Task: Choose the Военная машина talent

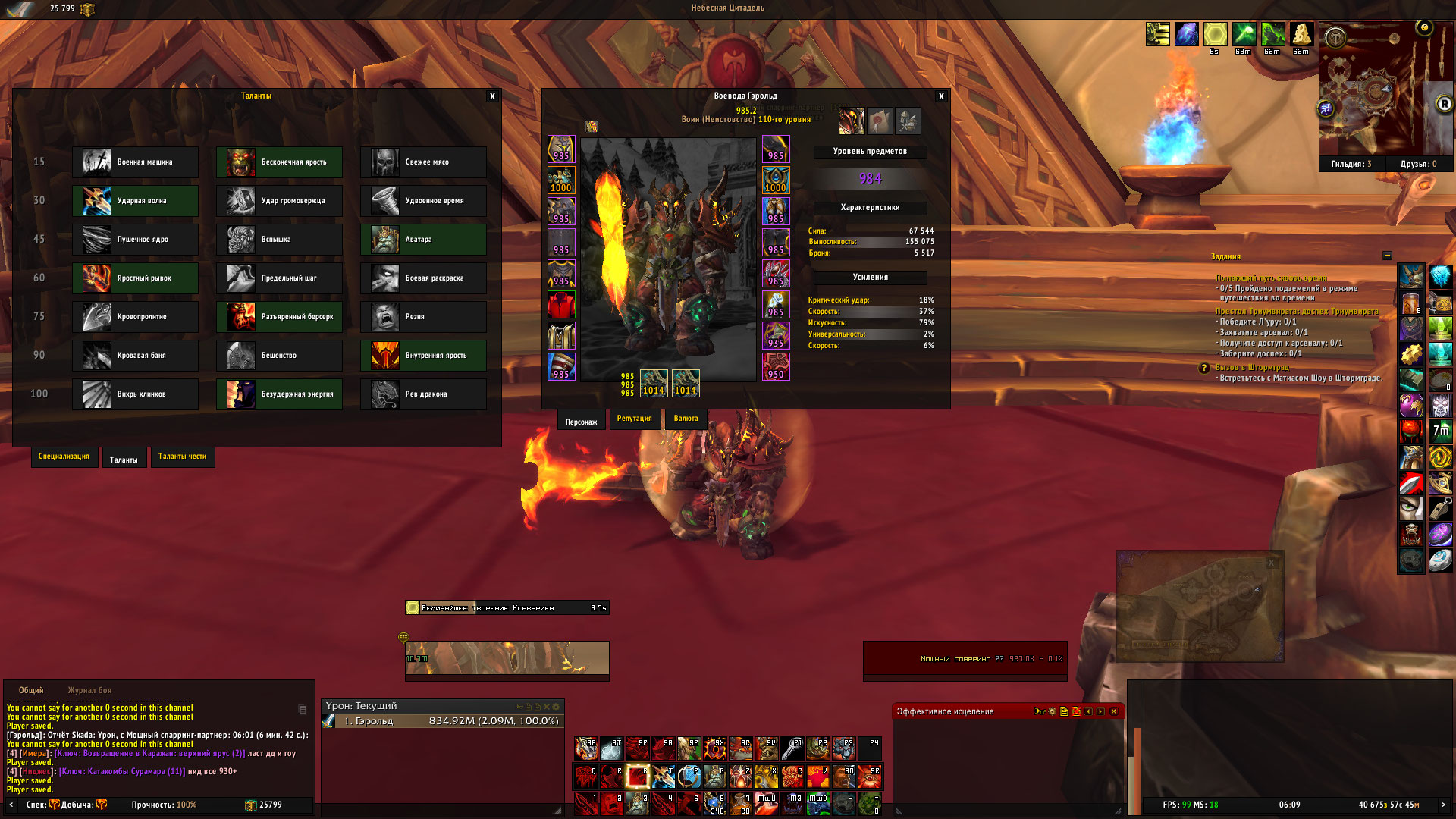Action: pyautogui.click(x=135, y=162)
